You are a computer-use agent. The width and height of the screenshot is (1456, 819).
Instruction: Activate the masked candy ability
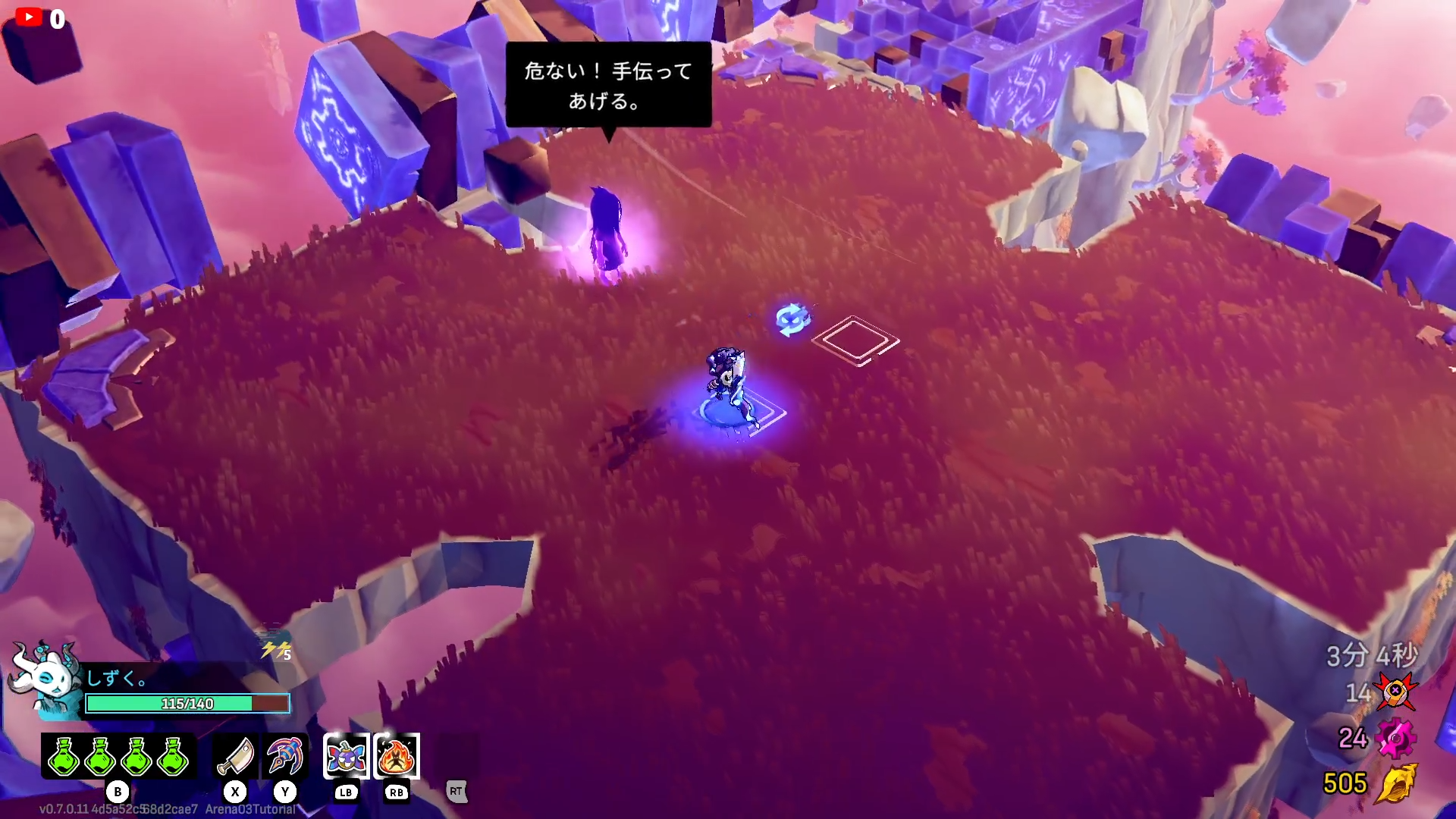(347, 756)
